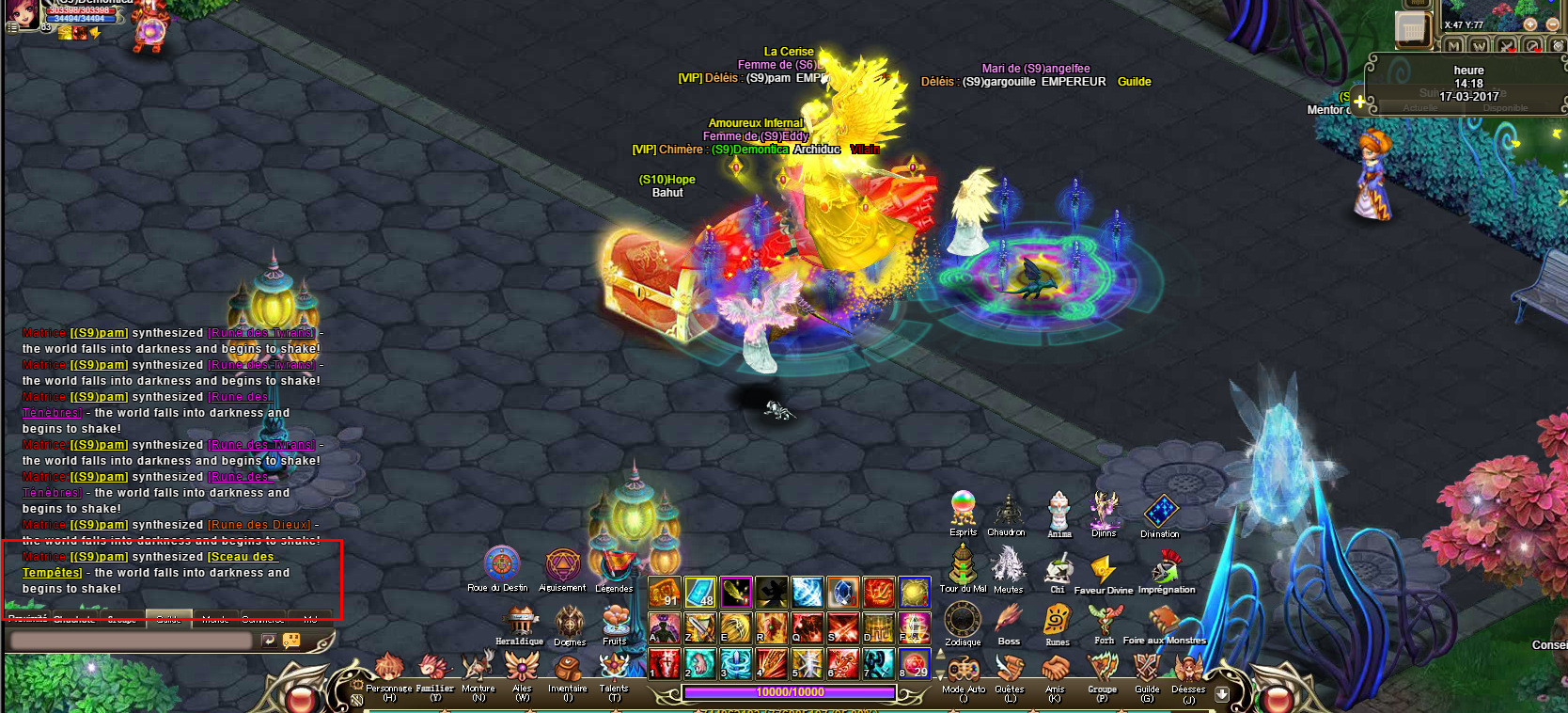Click the chat message input field
1568x713 pixels.
point(131,641)
